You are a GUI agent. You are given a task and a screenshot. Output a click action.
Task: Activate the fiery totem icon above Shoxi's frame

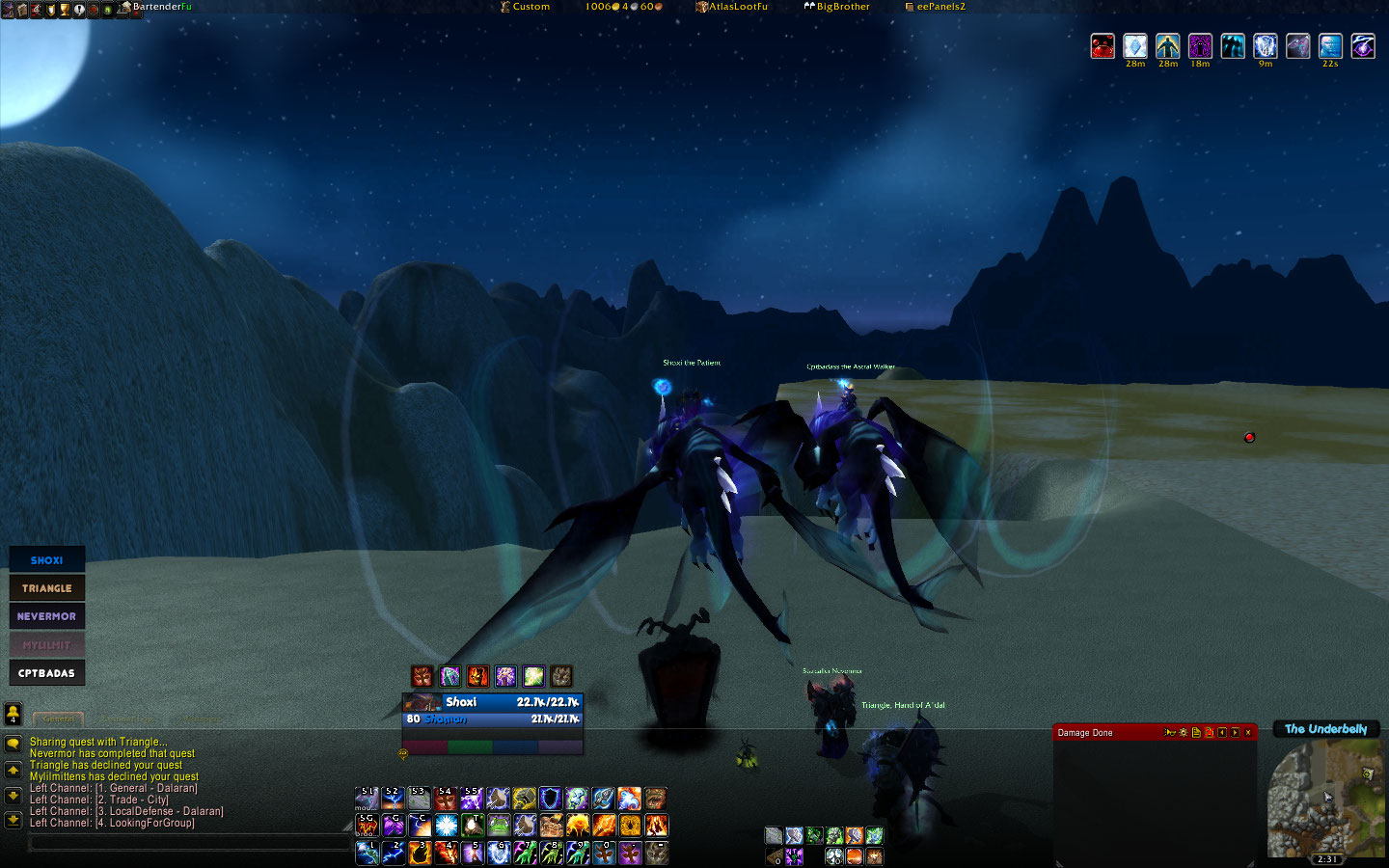pos(477,676)
